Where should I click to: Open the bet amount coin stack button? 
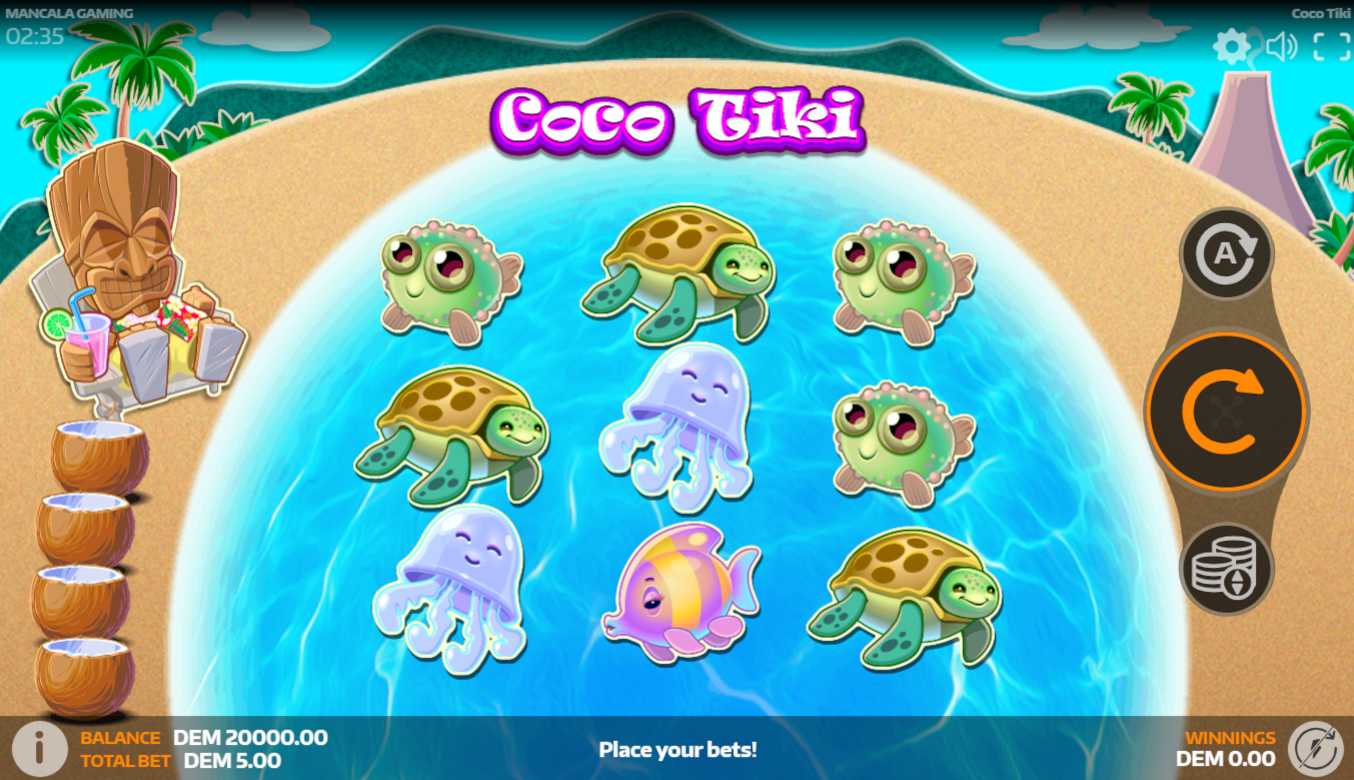tap(1226, 569)
